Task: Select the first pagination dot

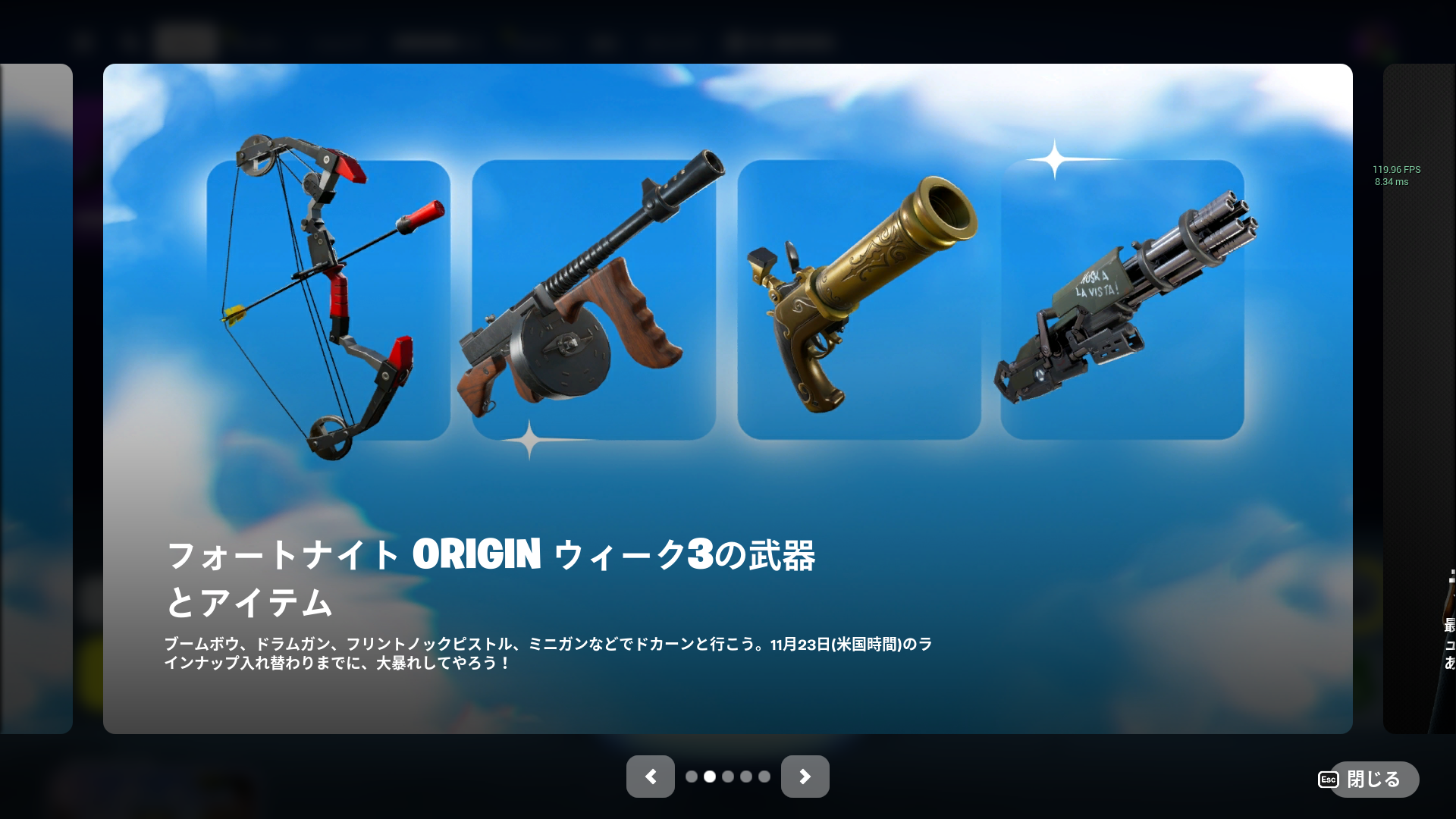Action: (x=692, y=777)
